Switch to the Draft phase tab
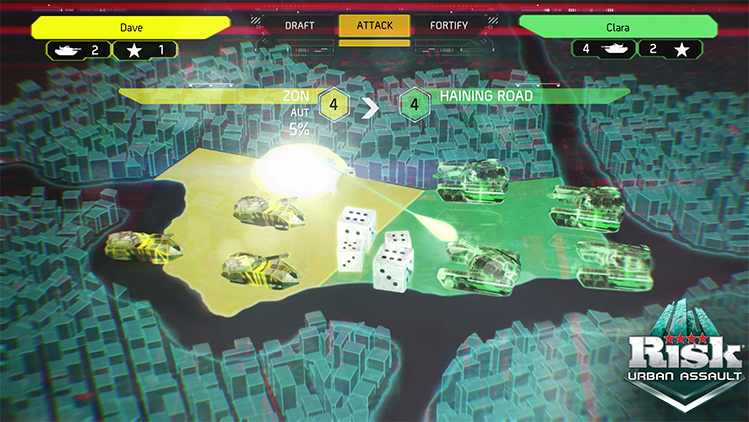The height and width of the screenshot is (422, 749). (x=300, y=24)
